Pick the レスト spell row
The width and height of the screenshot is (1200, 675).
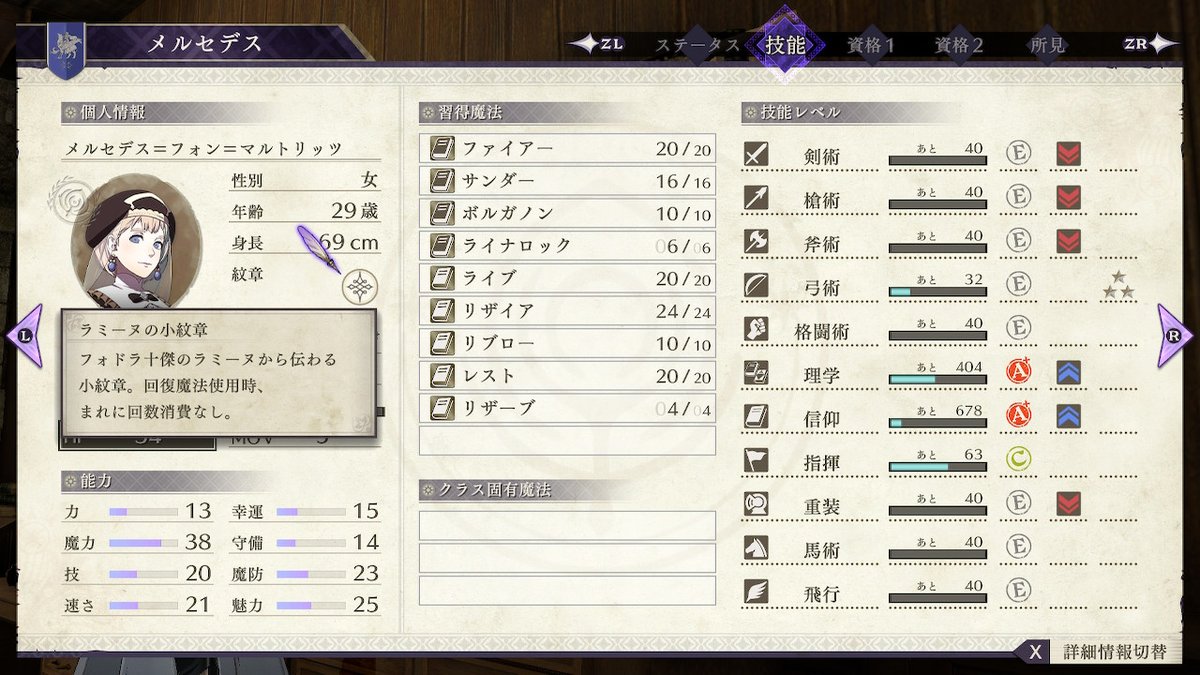(x=567, y=376)
